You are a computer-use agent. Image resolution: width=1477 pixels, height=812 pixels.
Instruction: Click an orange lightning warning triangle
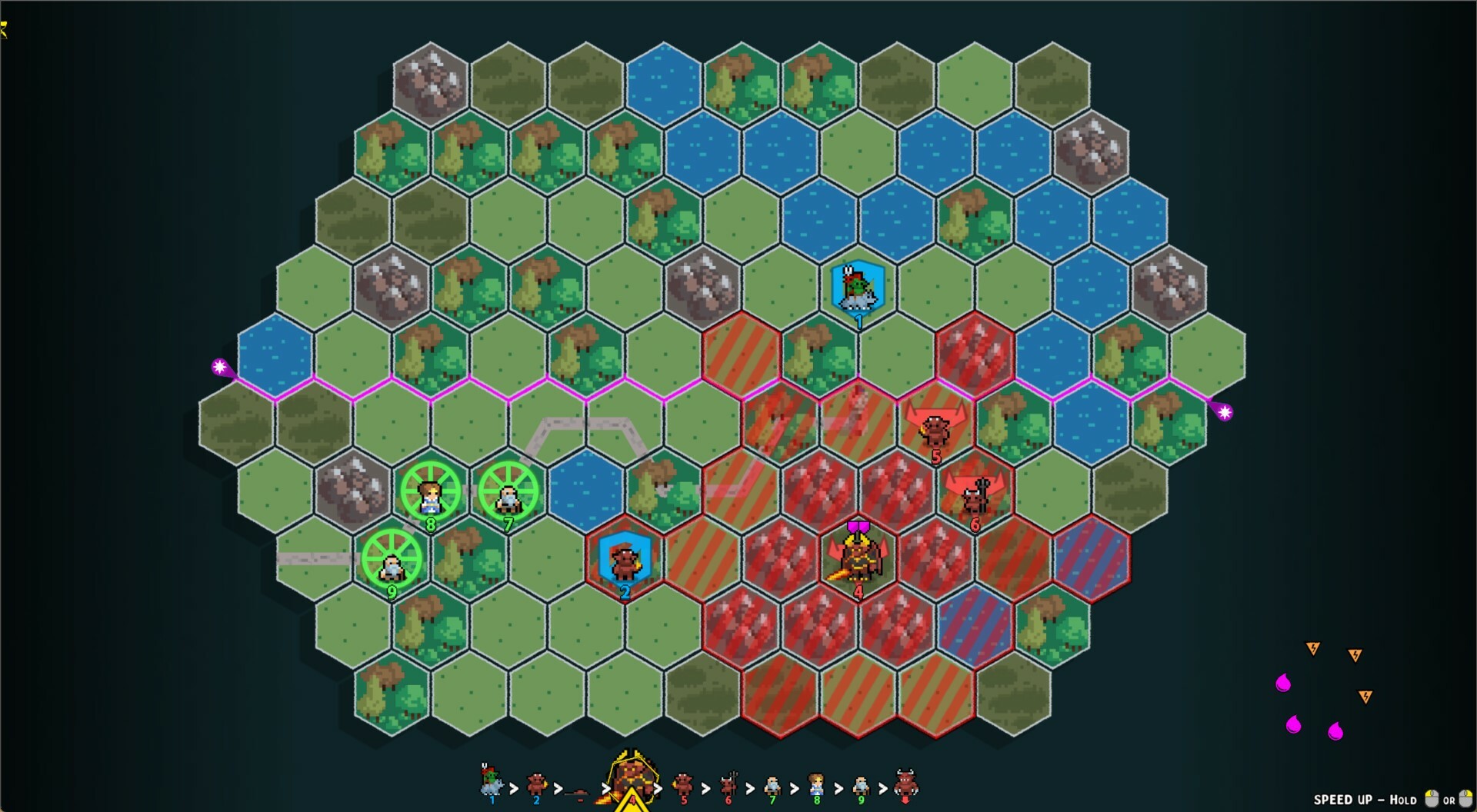tap(1313, 649)
